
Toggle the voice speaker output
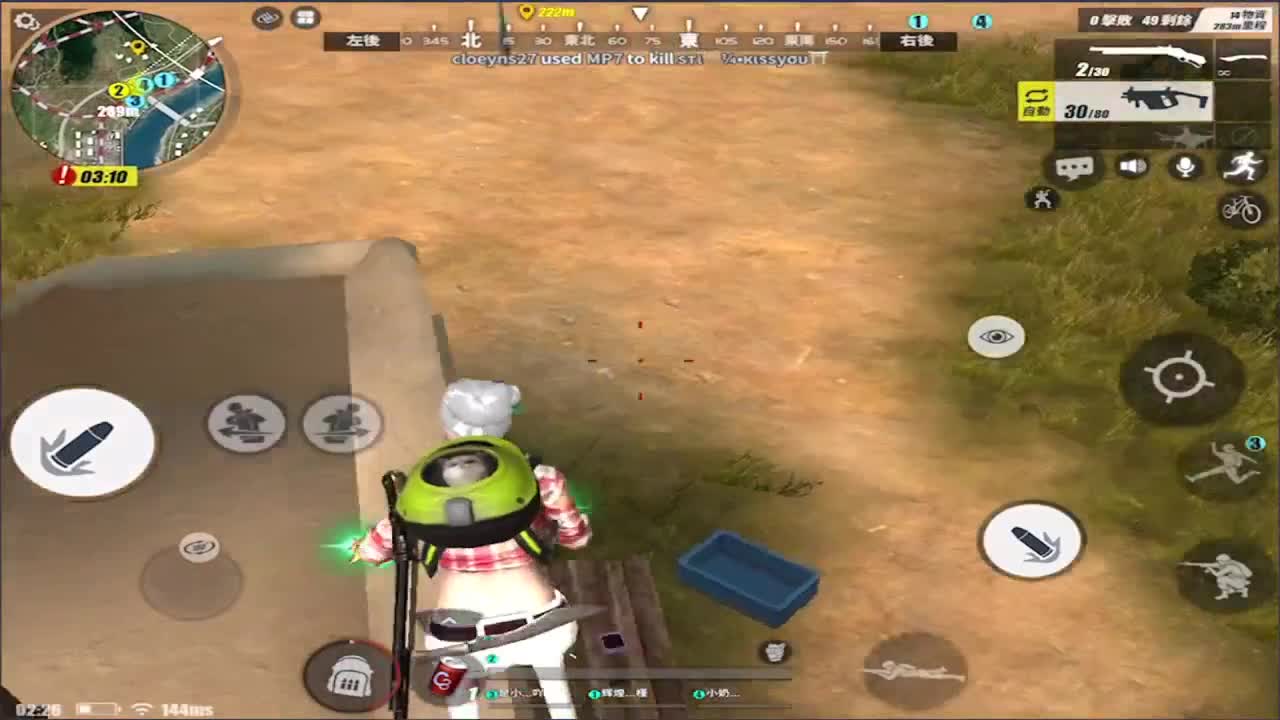coord(1130,166)
